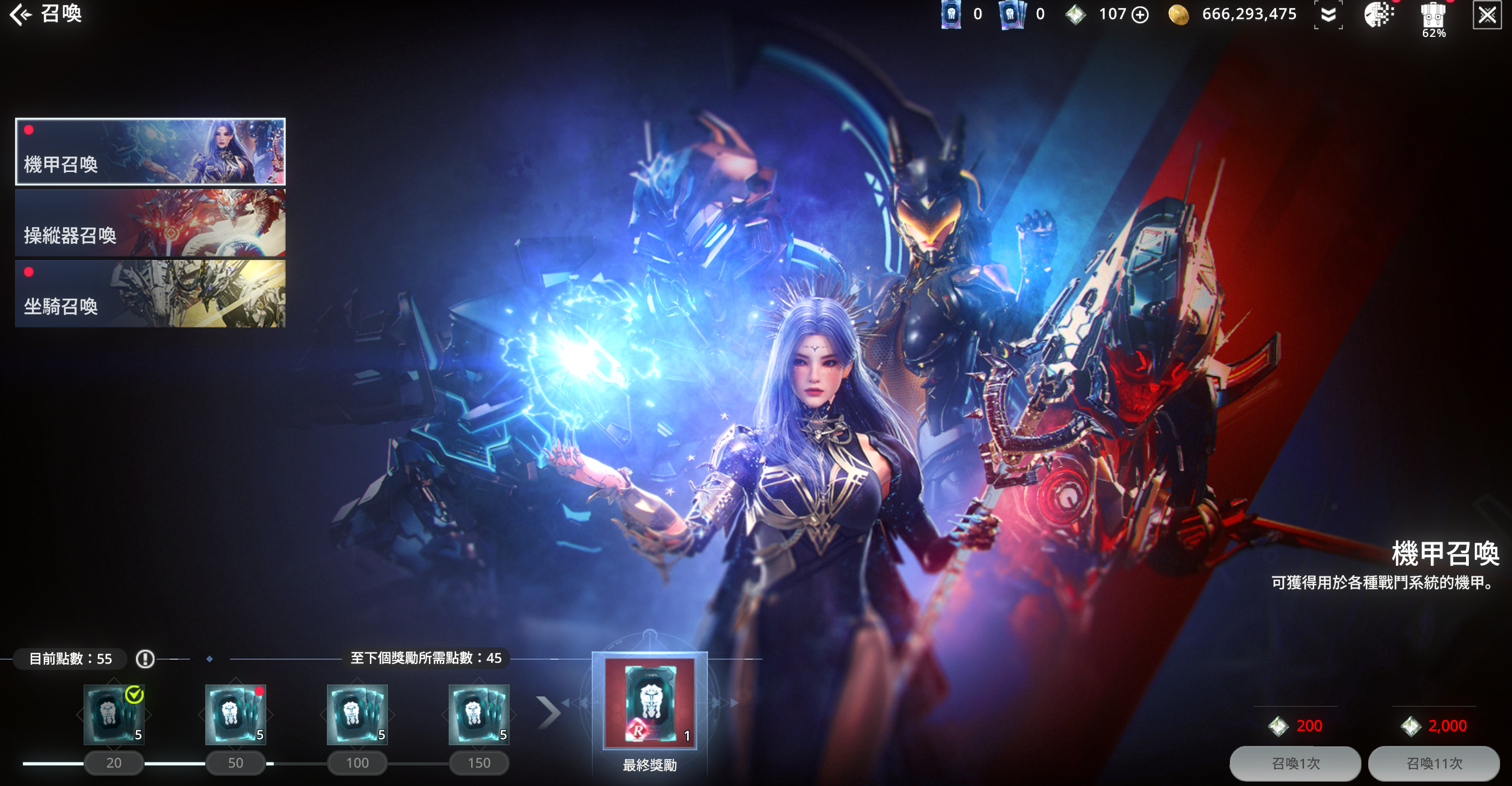Switch to the 操縱器召喚 tab
The height and width of the screenshot is (786, 1512).
(x=150, y=223)
